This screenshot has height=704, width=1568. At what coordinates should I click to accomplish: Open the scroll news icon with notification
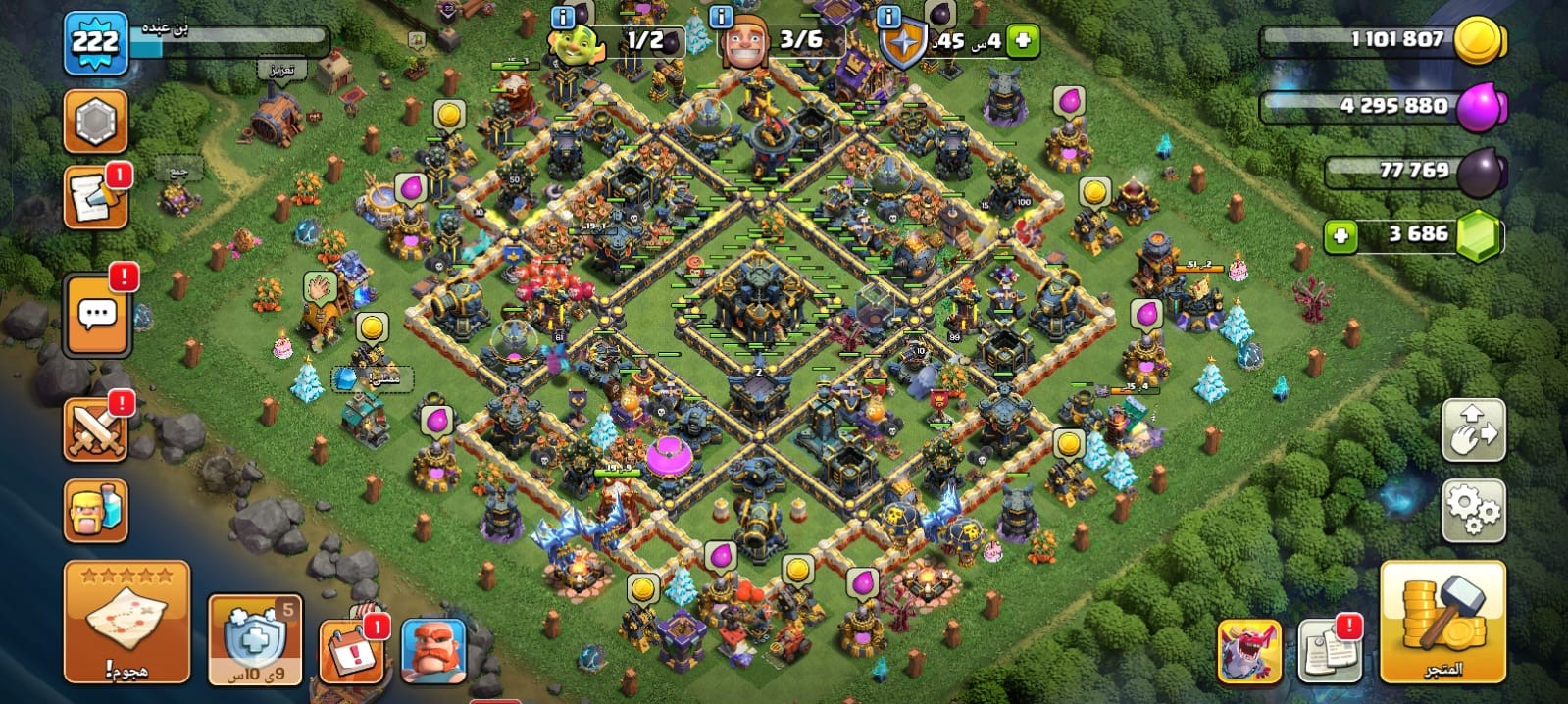tap(95, 198)
